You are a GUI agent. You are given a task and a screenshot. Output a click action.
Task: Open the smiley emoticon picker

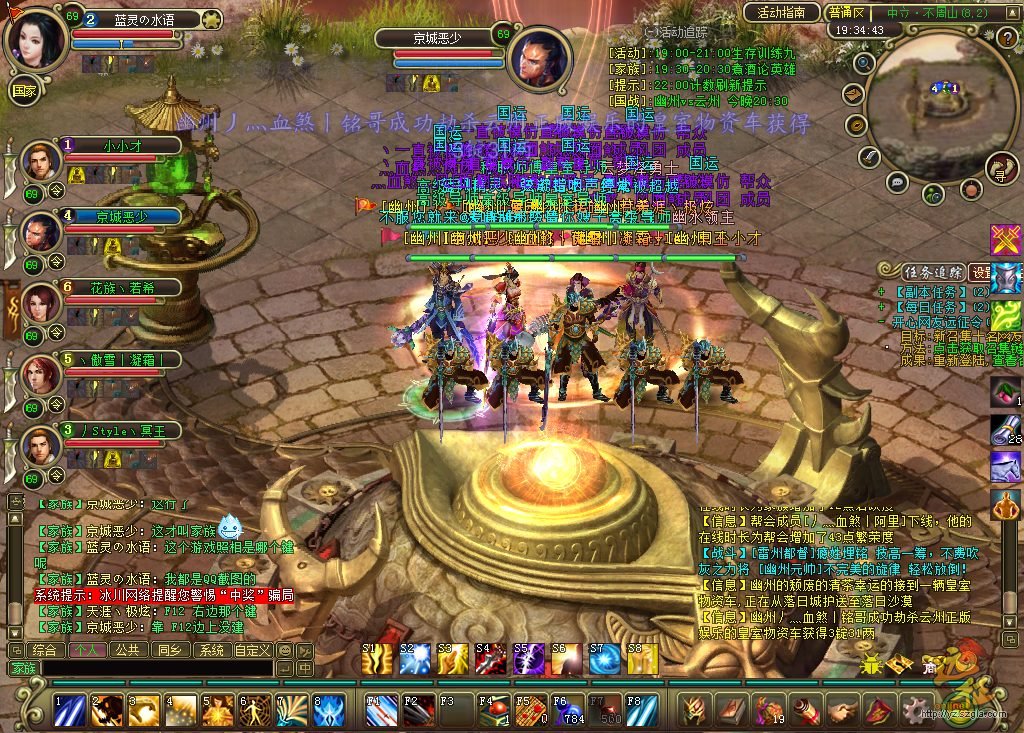(285, 649)
